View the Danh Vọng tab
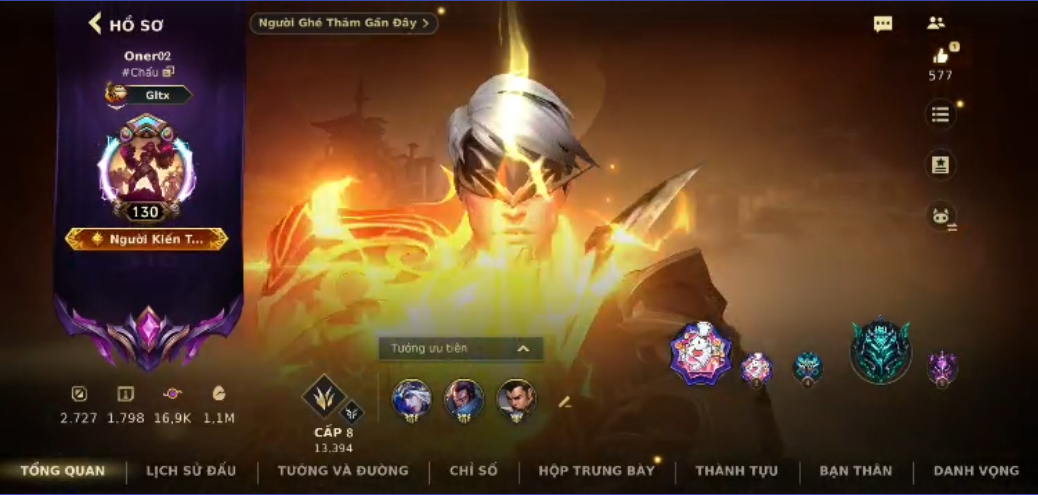 976,471
